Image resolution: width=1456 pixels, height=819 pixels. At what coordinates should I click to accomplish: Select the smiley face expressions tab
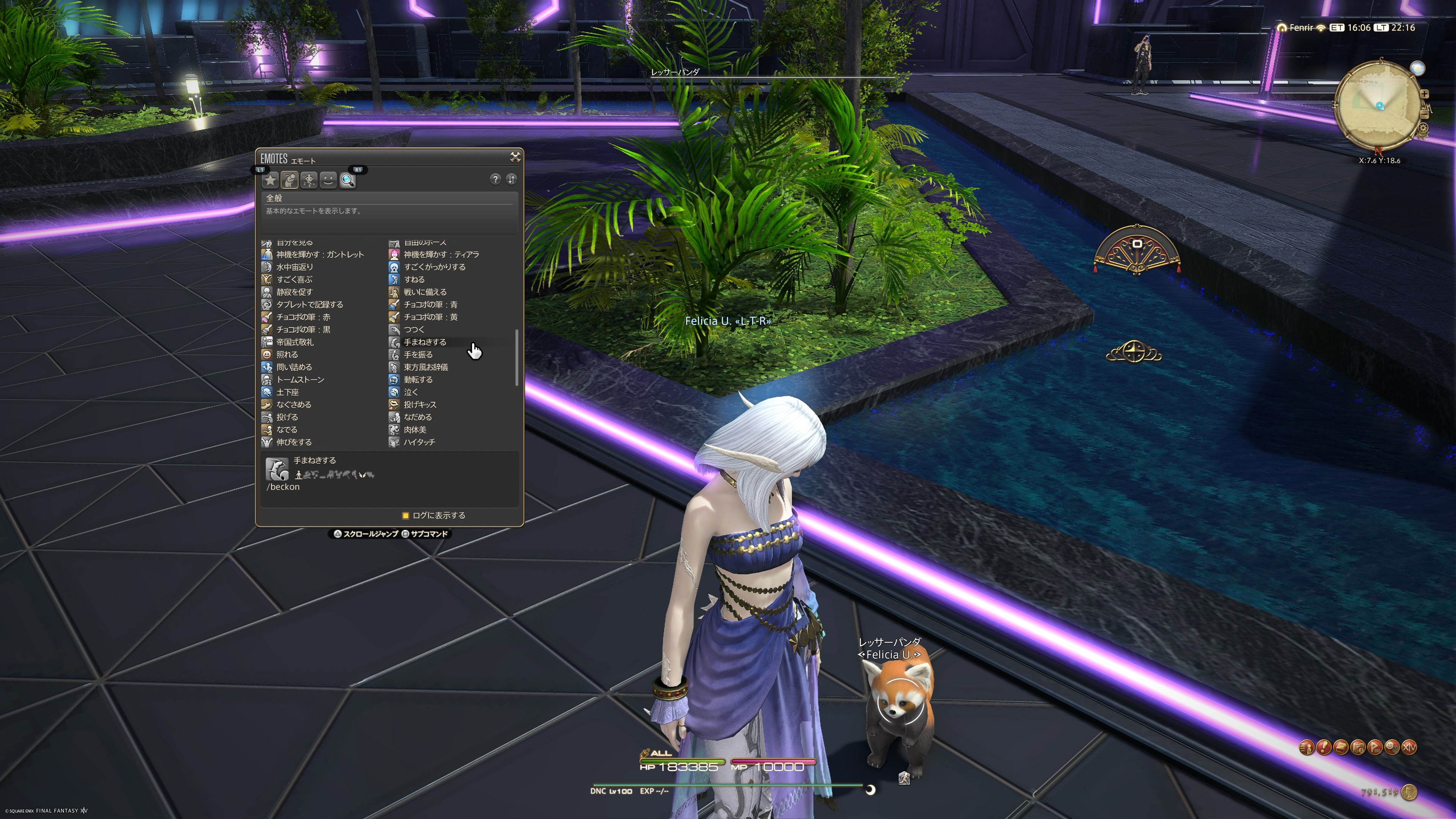click(328, 180)
